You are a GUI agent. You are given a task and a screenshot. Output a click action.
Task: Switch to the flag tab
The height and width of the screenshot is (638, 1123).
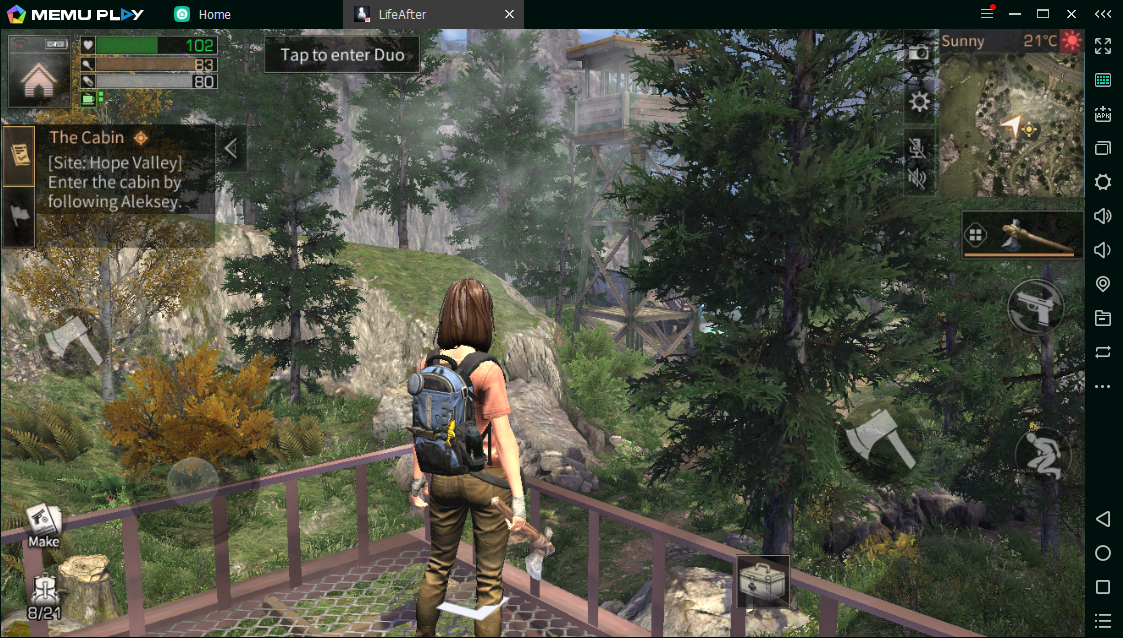point(19,214)
